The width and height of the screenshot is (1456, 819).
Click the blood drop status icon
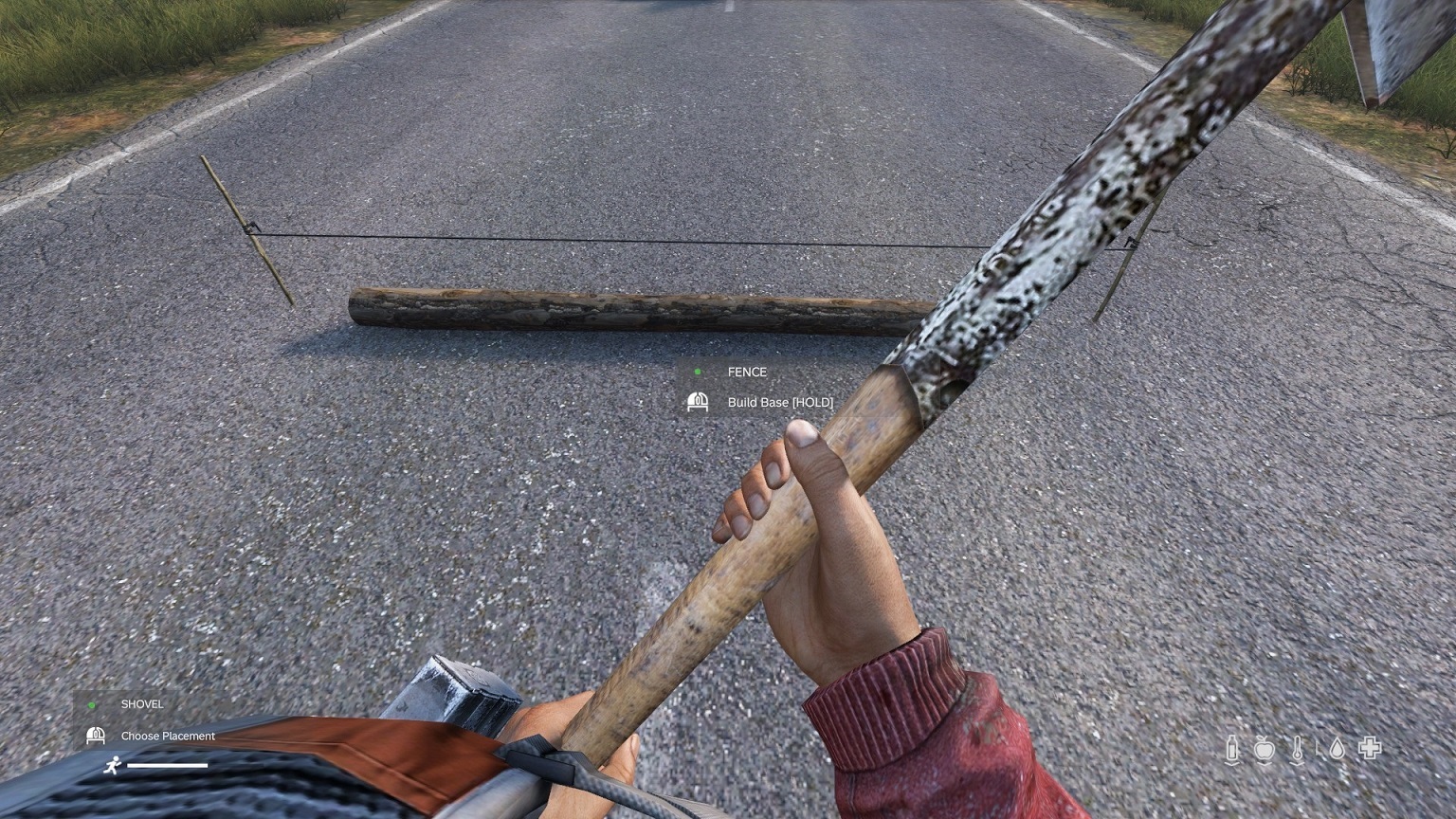(1336, 749)
